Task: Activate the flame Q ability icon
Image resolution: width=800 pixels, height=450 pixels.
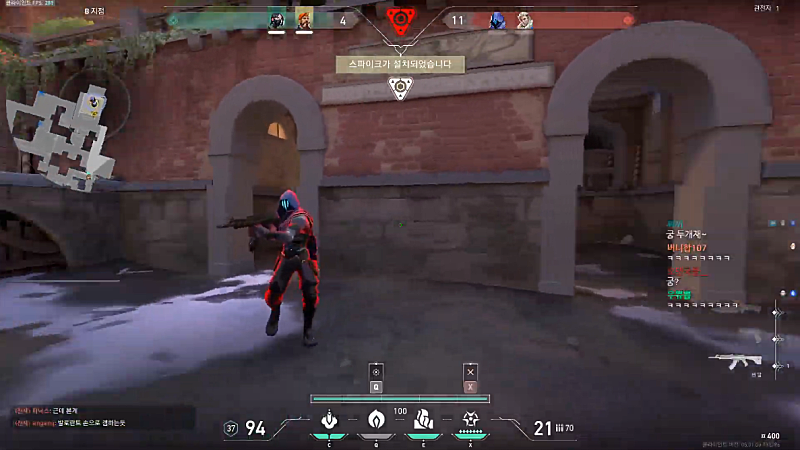Action: pos(376,420)
